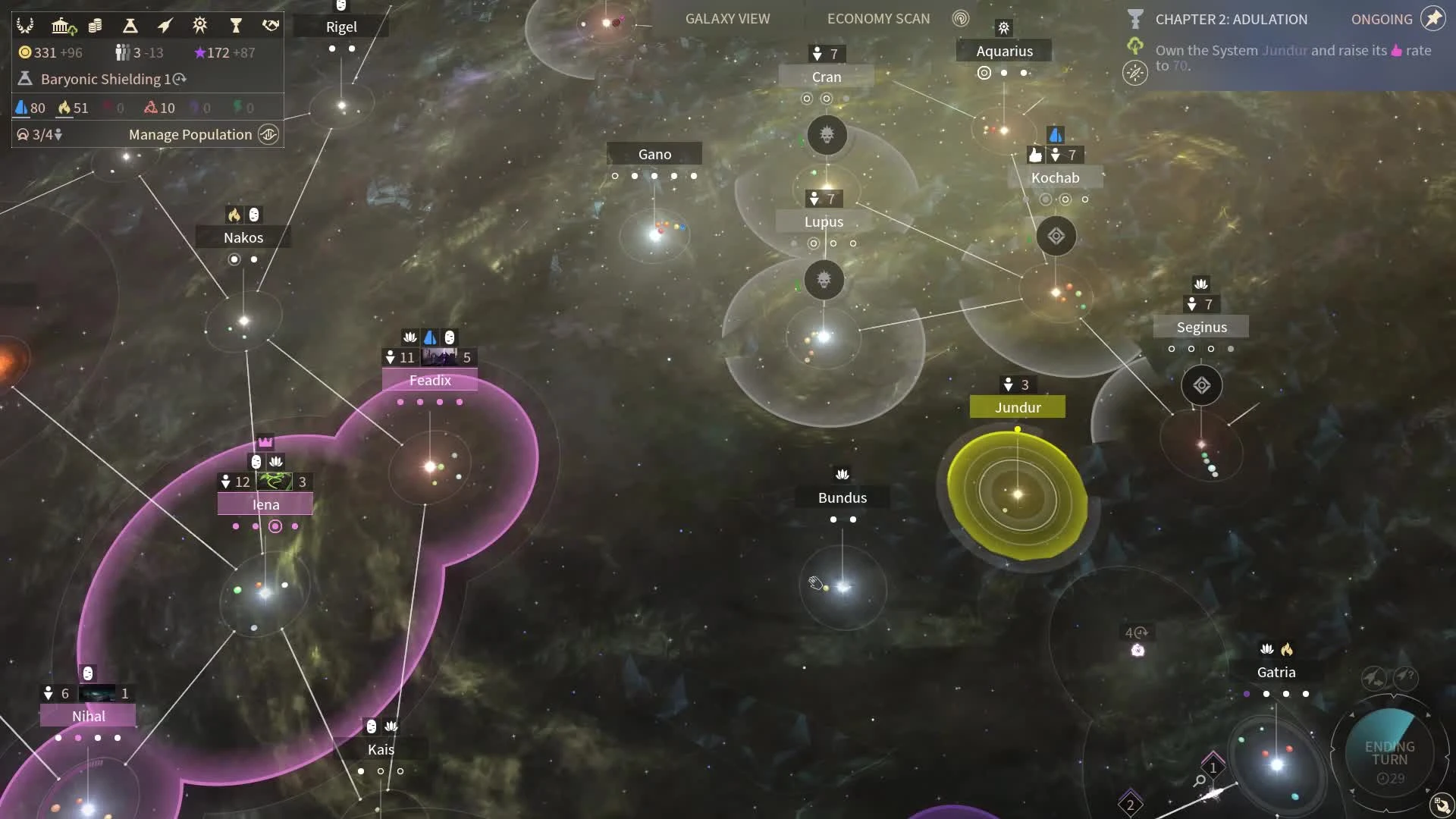1456x819 pixels.
Task: Open the senate screen via laurel icon
Action: click(25, 25)
